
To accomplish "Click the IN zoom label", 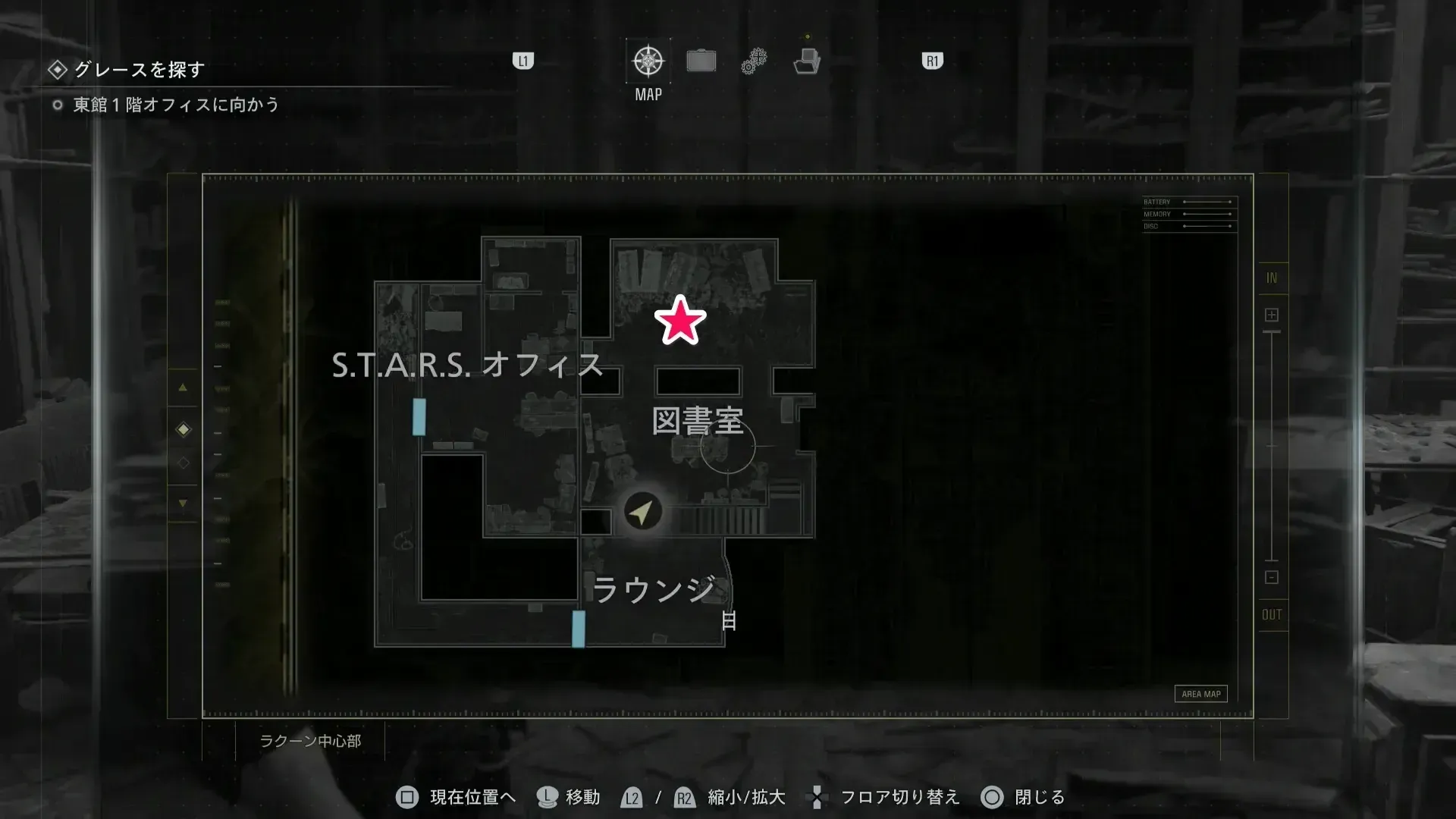I will click(1272, 278).
